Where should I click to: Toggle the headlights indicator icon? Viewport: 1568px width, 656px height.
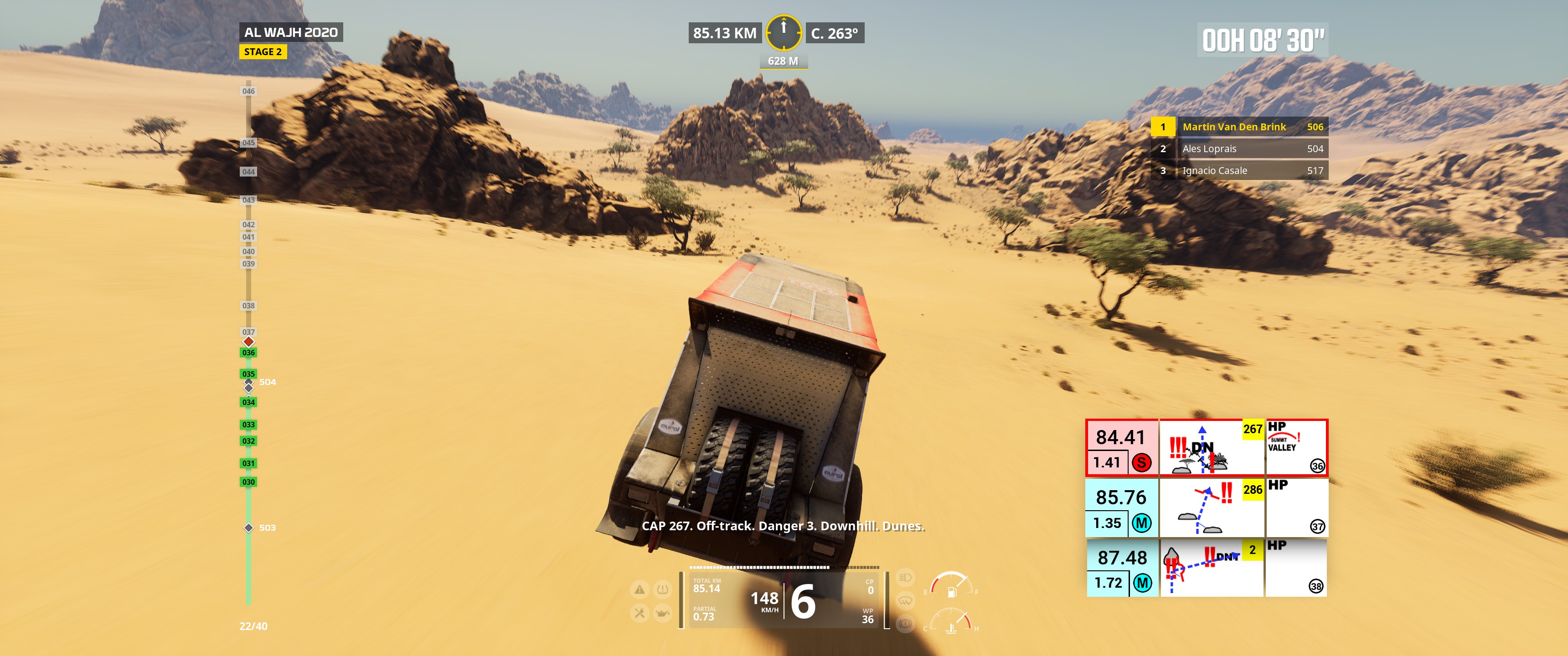pyautogui.click(x=905, y=578)
